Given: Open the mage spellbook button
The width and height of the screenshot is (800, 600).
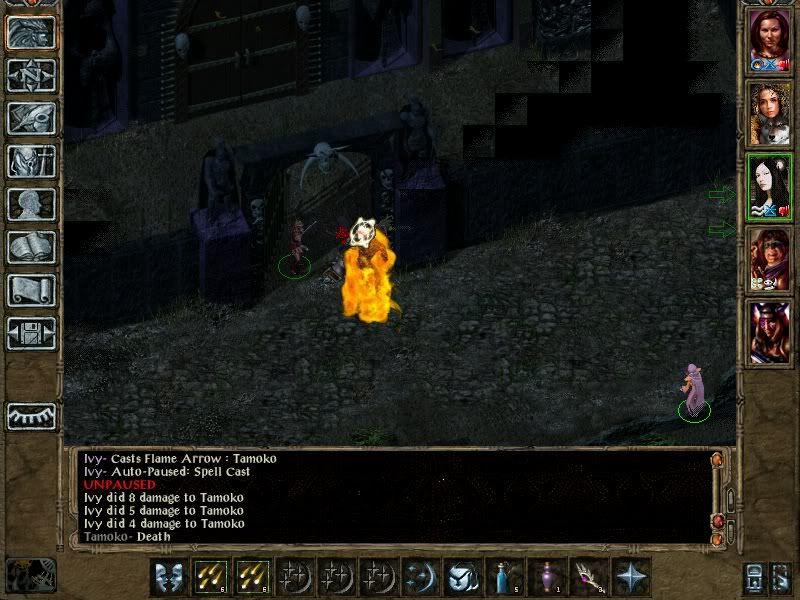Looking at the screenshot, I should (31, 248).
